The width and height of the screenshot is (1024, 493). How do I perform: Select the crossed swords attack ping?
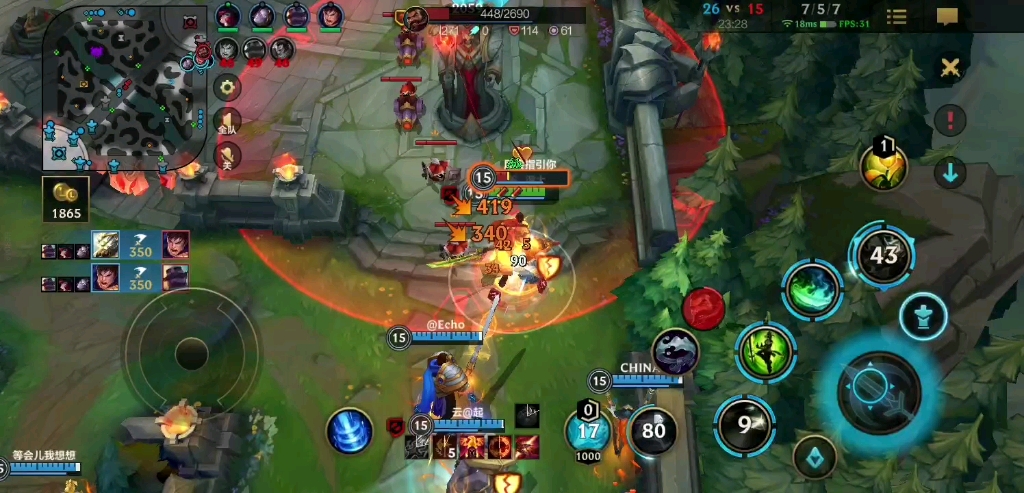pos(949,67)
